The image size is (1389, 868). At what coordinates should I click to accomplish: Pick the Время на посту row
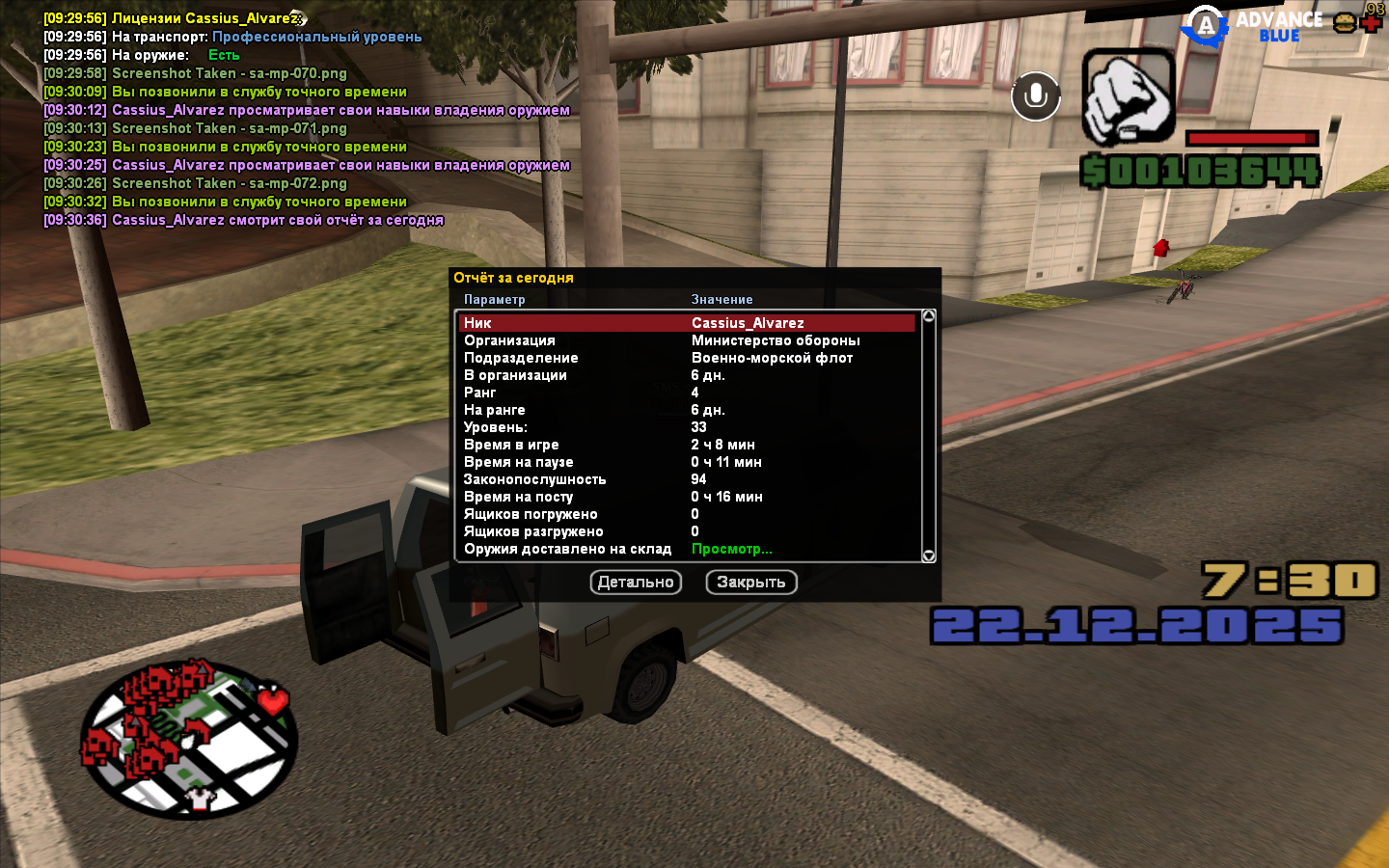[x=687, y=497]
